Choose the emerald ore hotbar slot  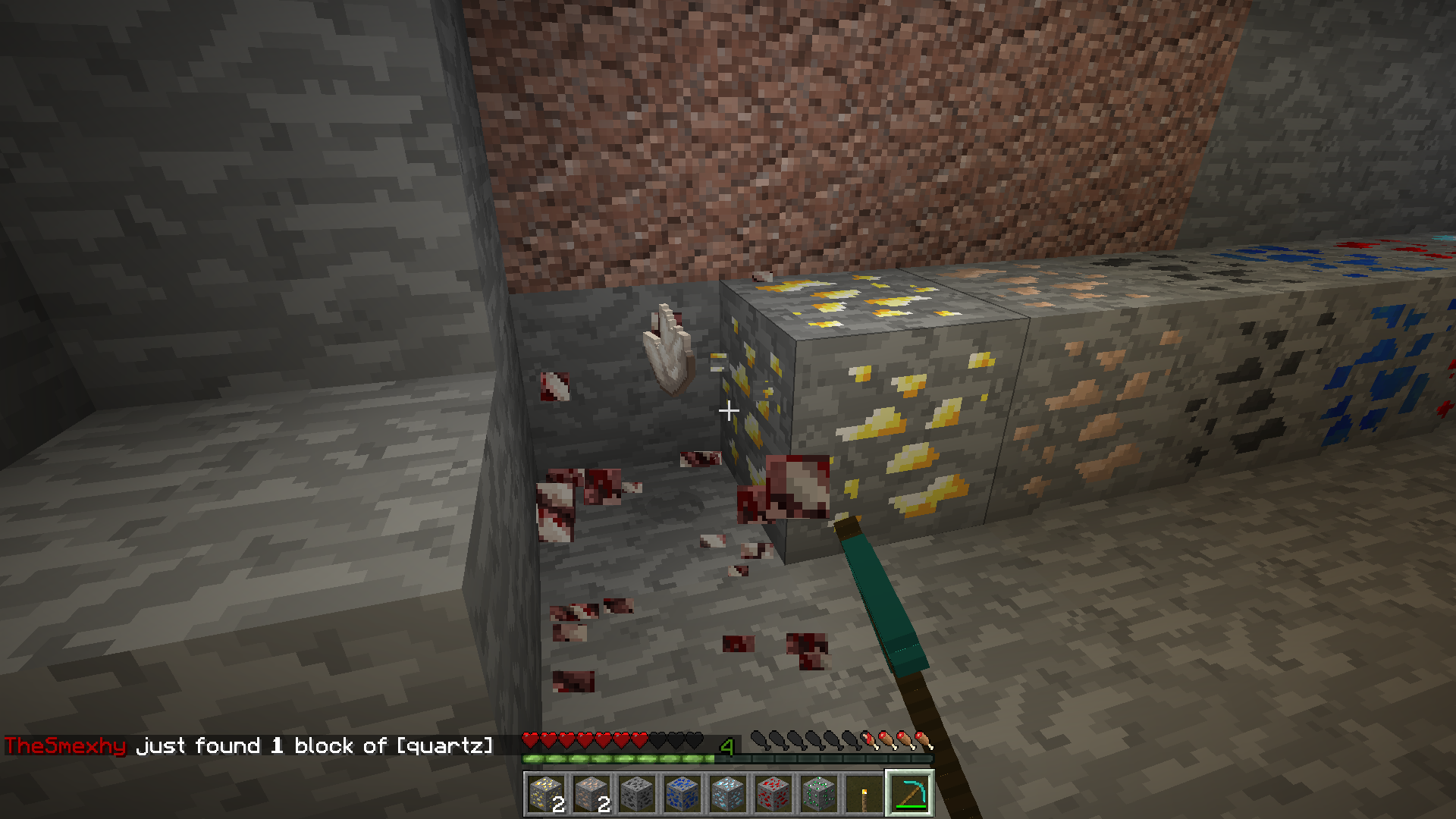coord(819,794)
